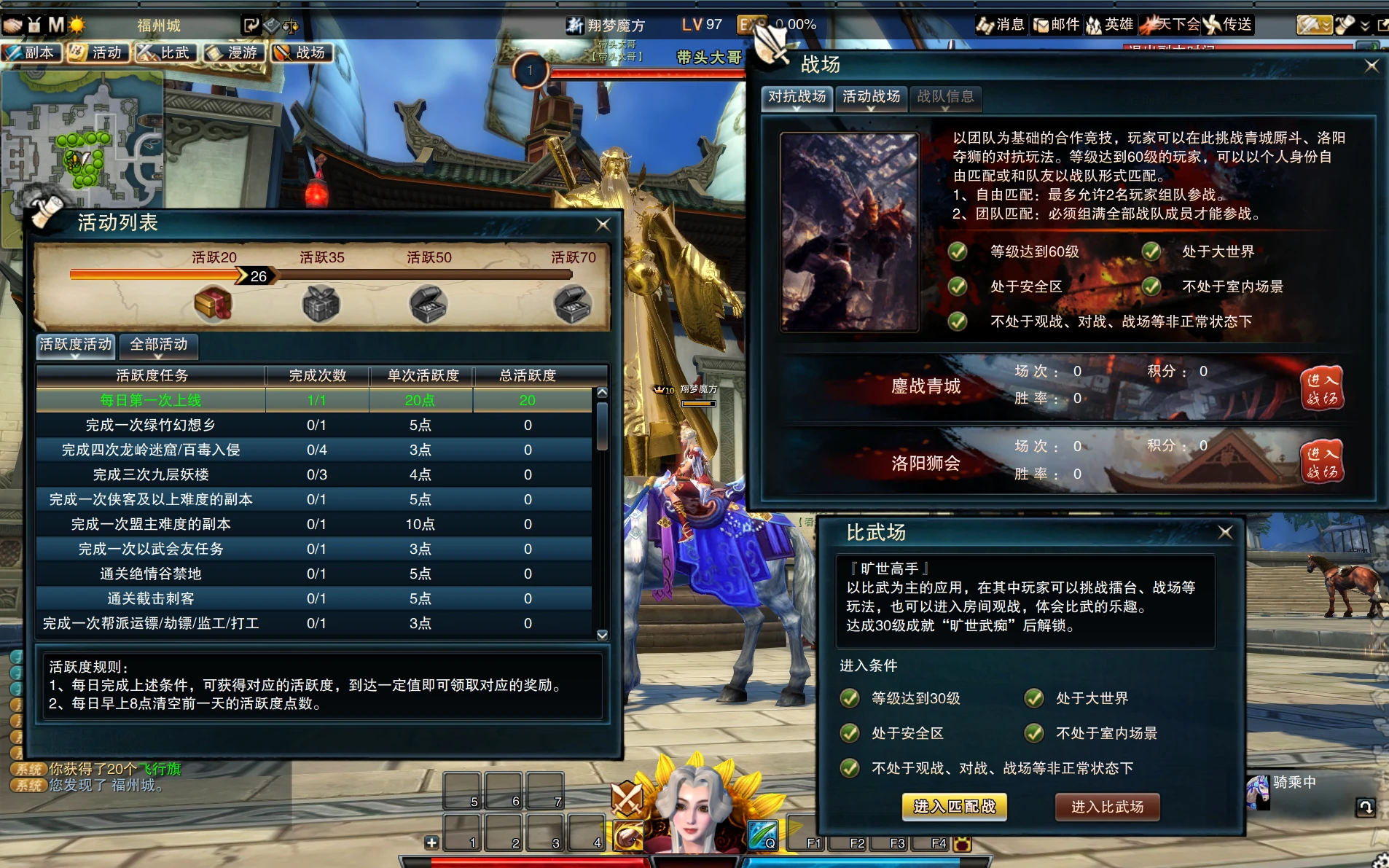Open the 邮件 mail menu

coord(1057,25)
